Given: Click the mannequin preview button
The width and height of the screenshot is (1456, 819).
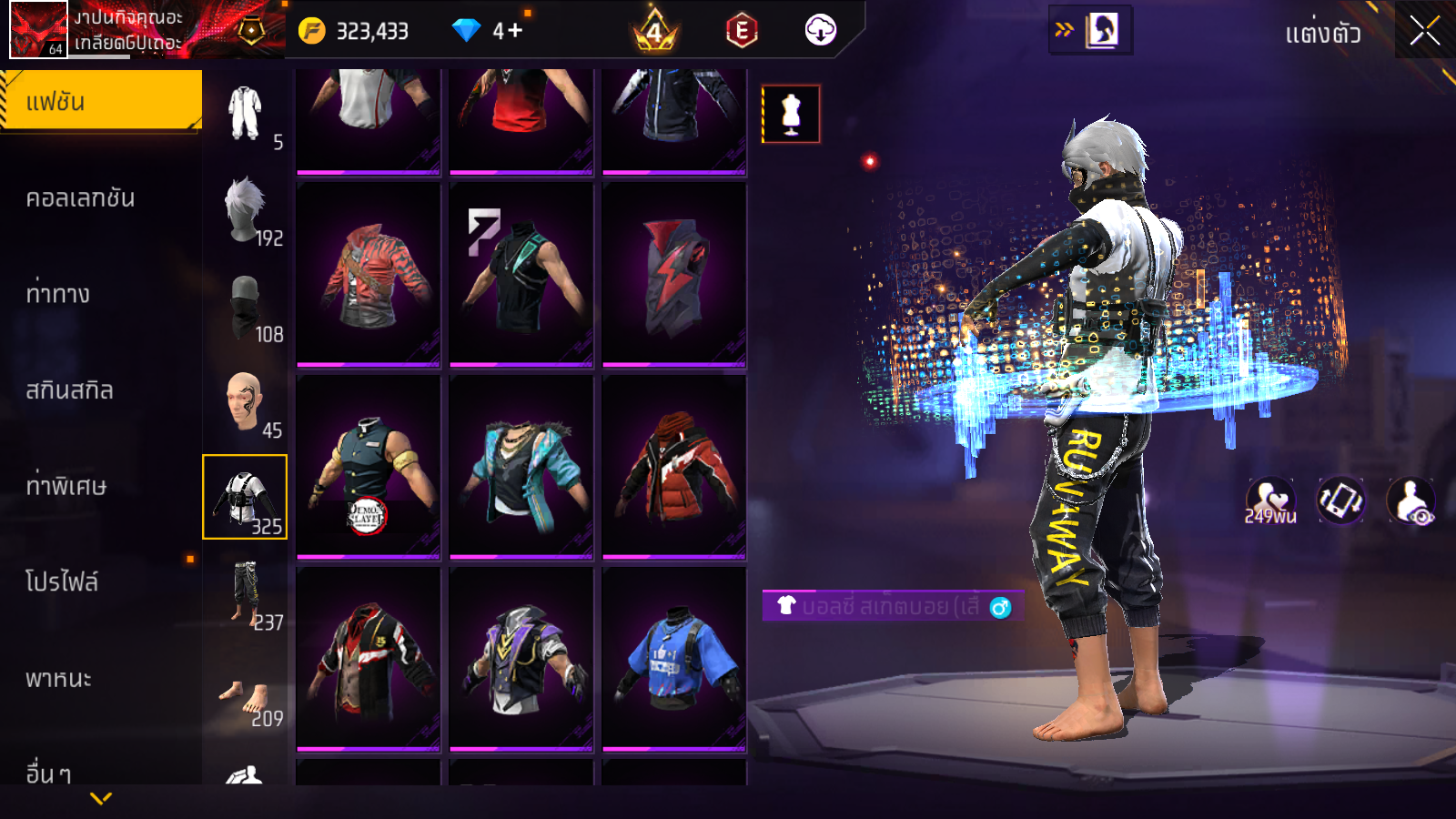Looking at the screenshot, I should 791,115.
